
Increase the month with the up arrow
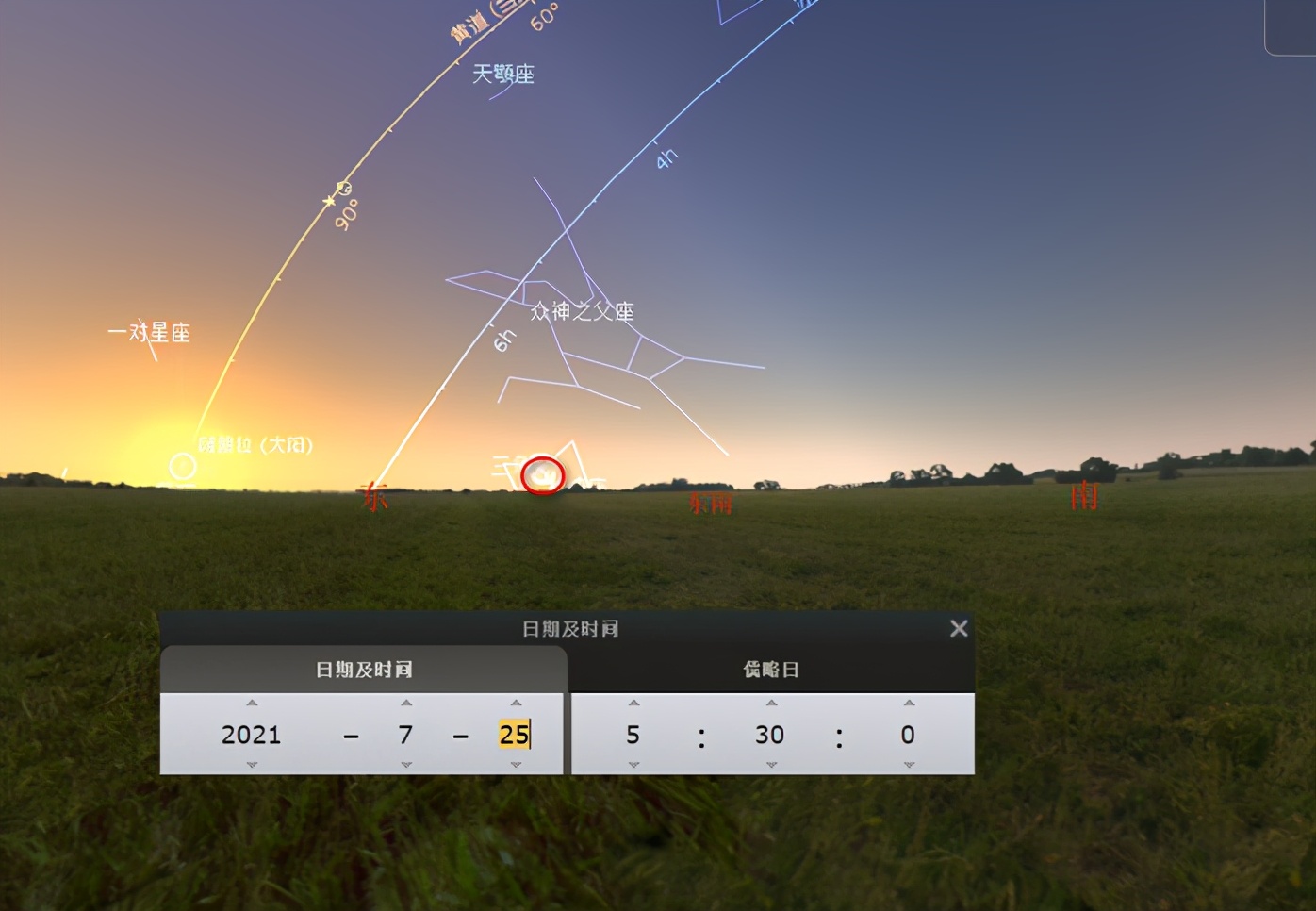406,704
